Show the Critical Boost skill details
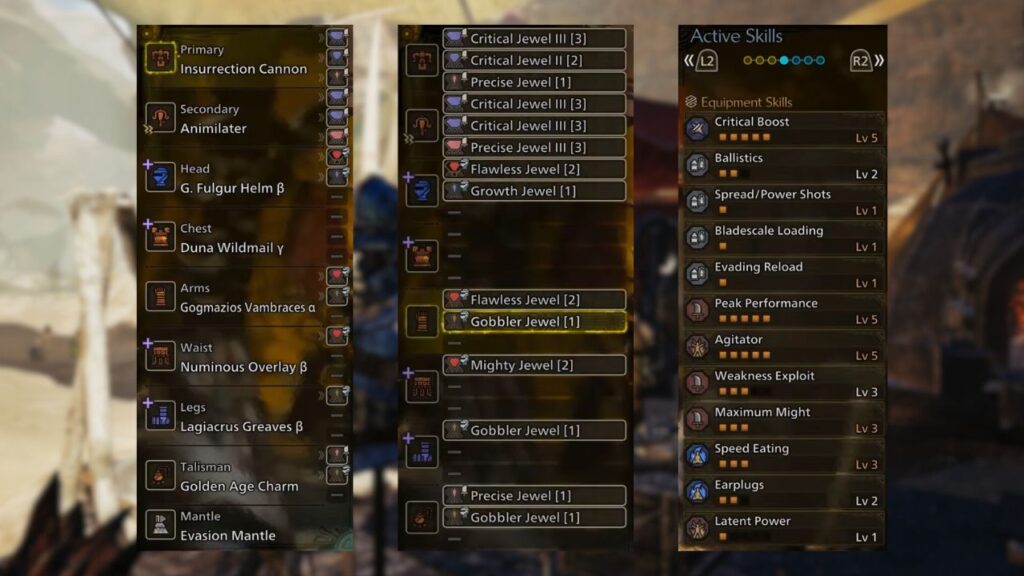The image size is (1024, 576). pos(782,129)
